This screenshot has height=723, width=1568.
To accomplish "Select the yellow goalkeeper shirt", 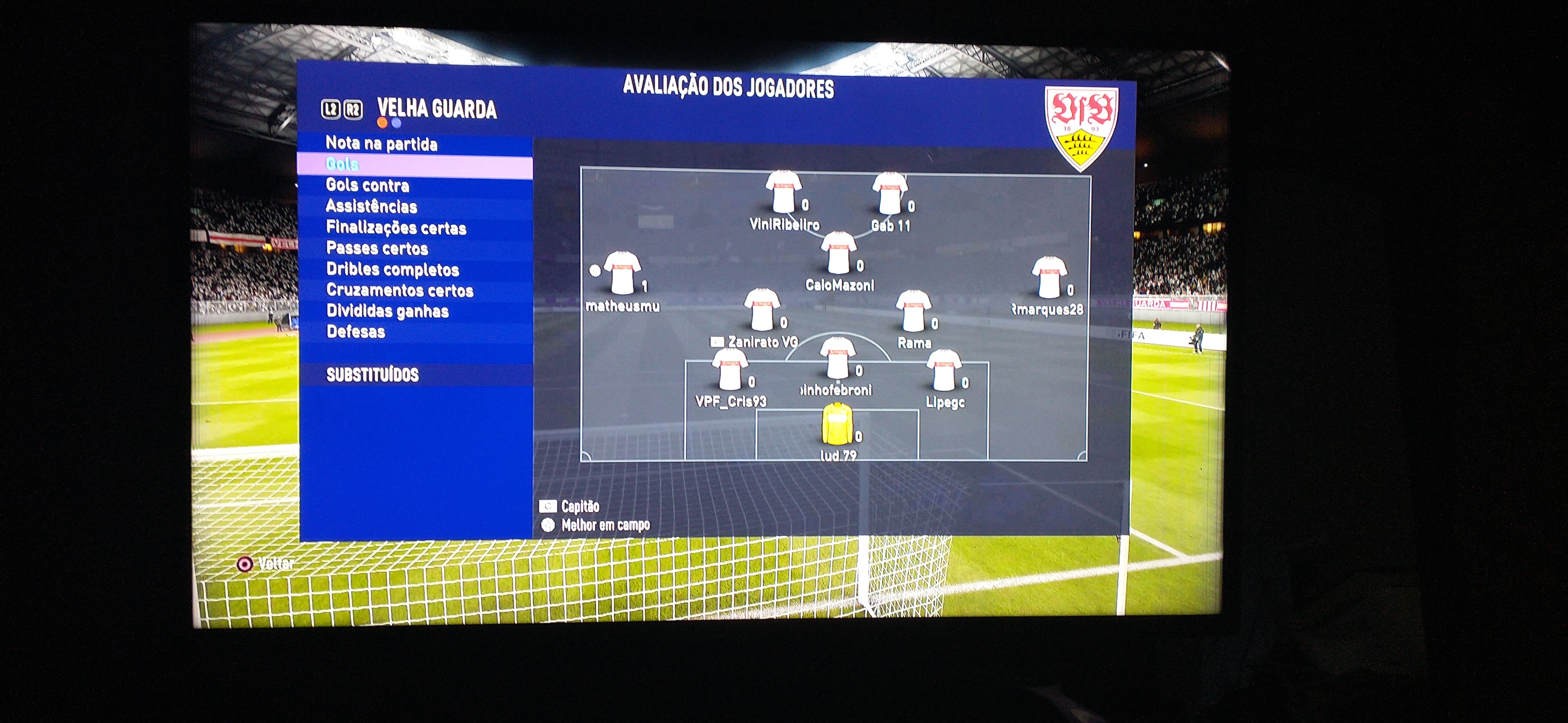I will coord(837,424).
